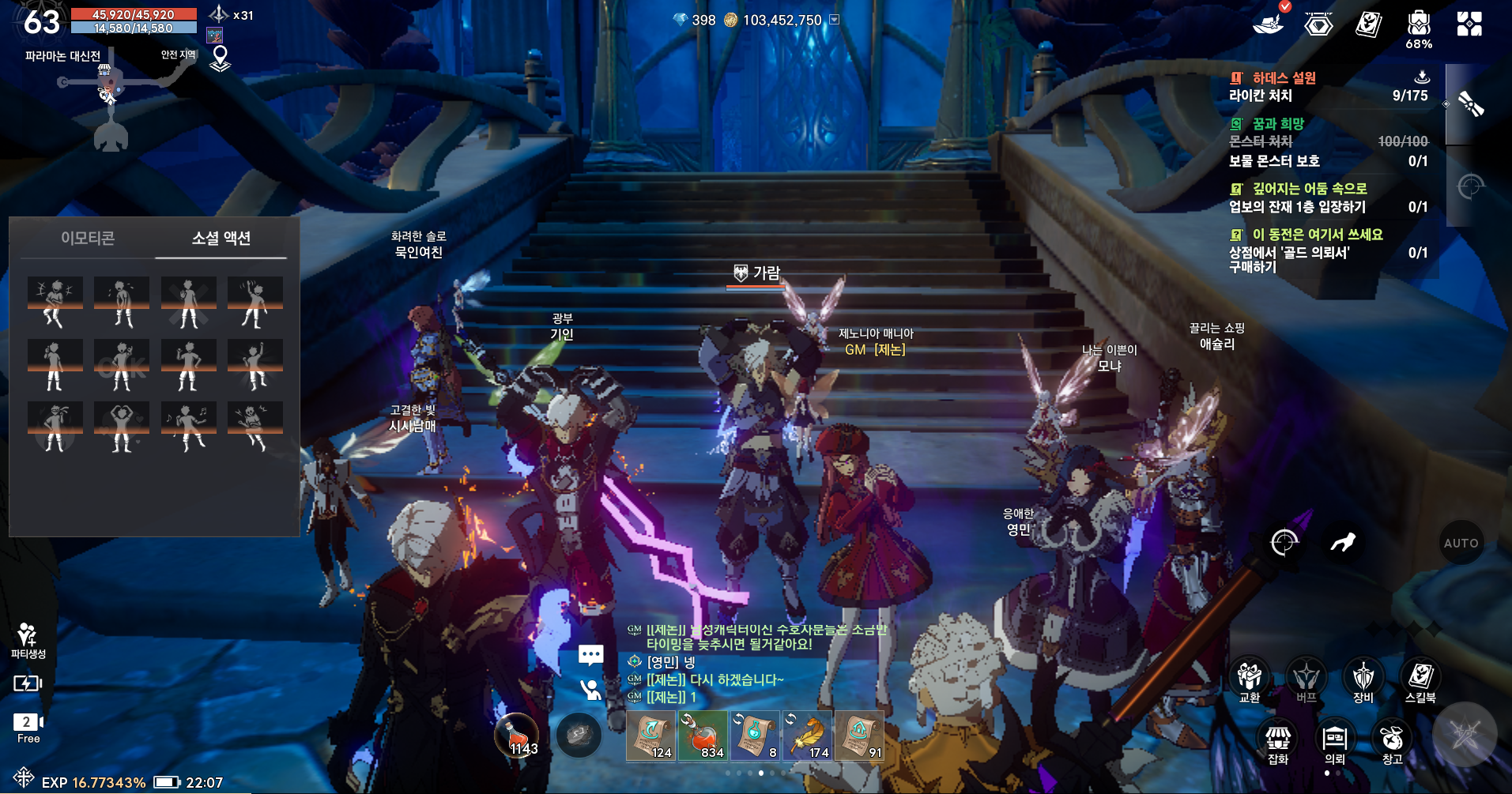Open the chat speech bubble button
This screenshot has width=1512, height=794.
click(590, 655)
